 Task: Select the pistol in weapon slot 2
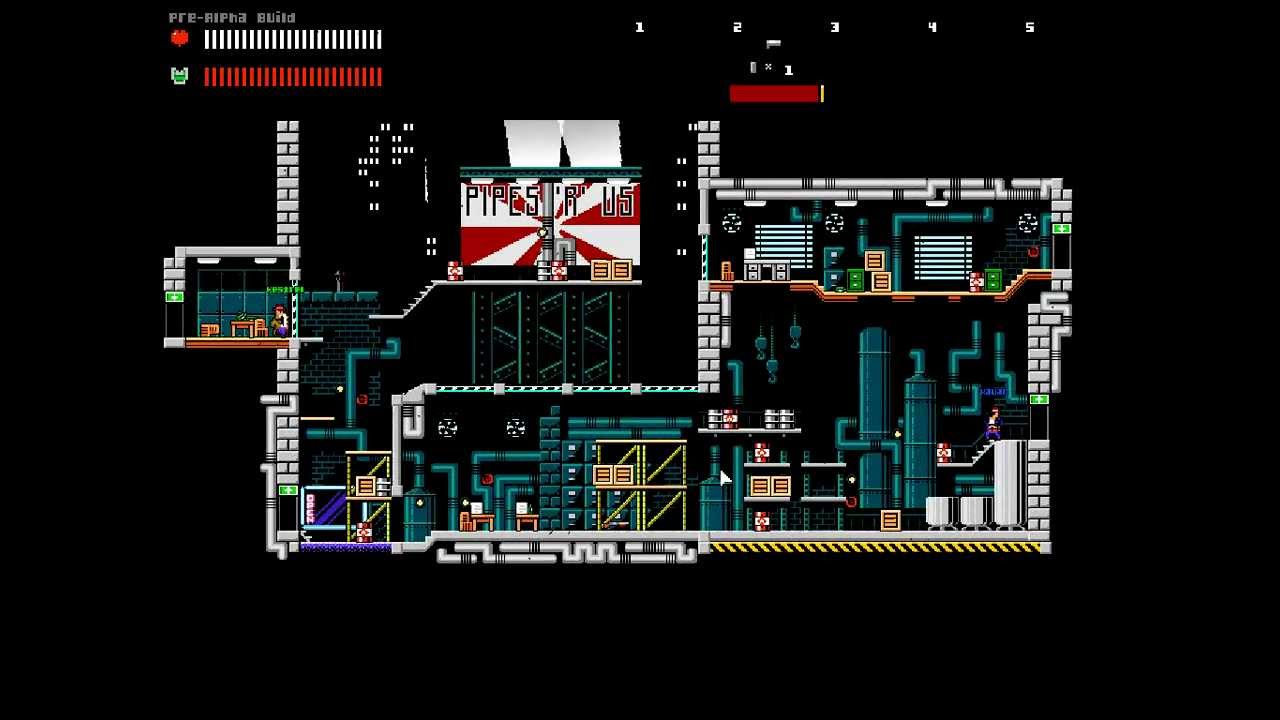point(772,44)
